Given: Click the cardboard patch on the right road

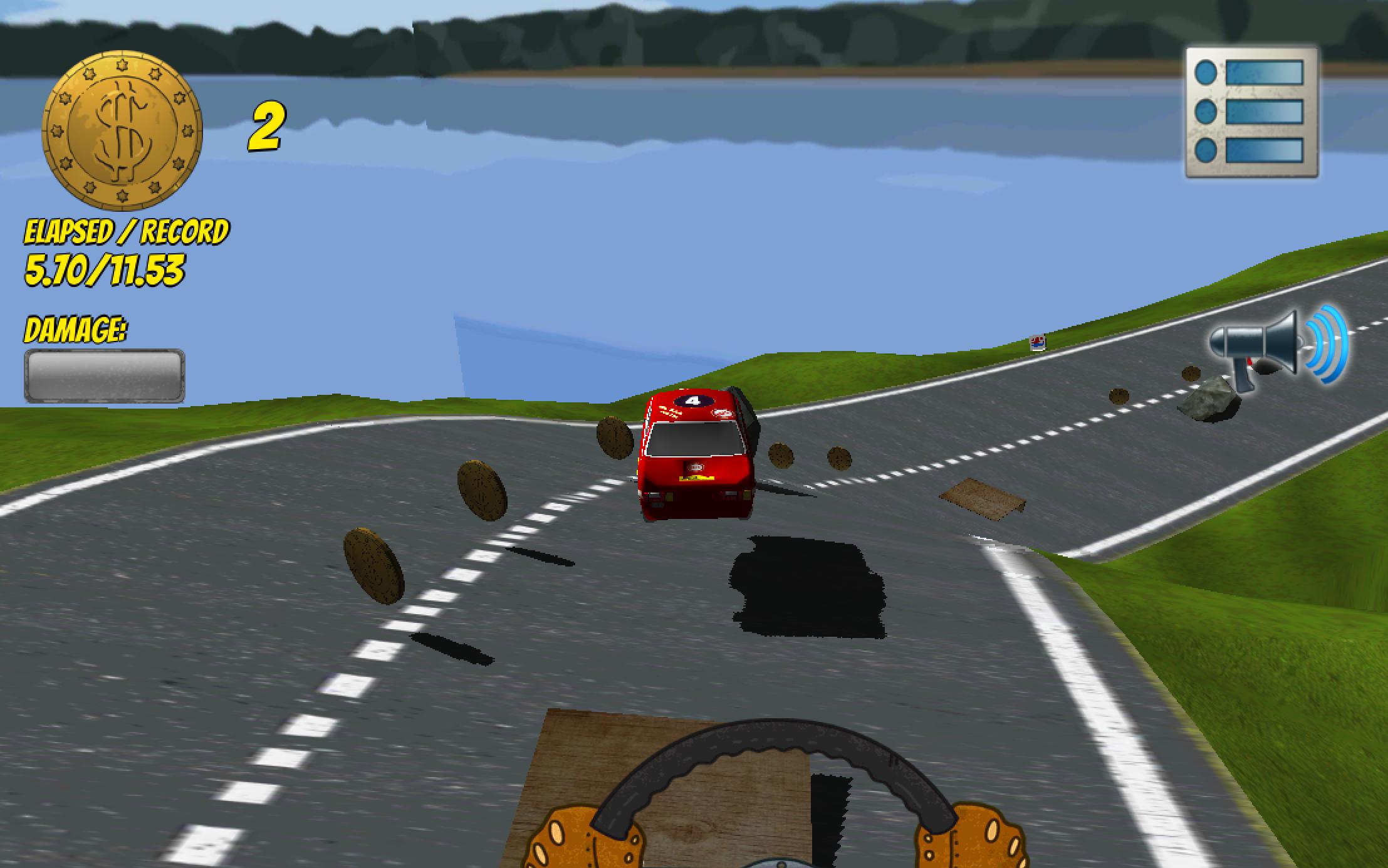Looking at the screenshot, I should tap(984, 498).
